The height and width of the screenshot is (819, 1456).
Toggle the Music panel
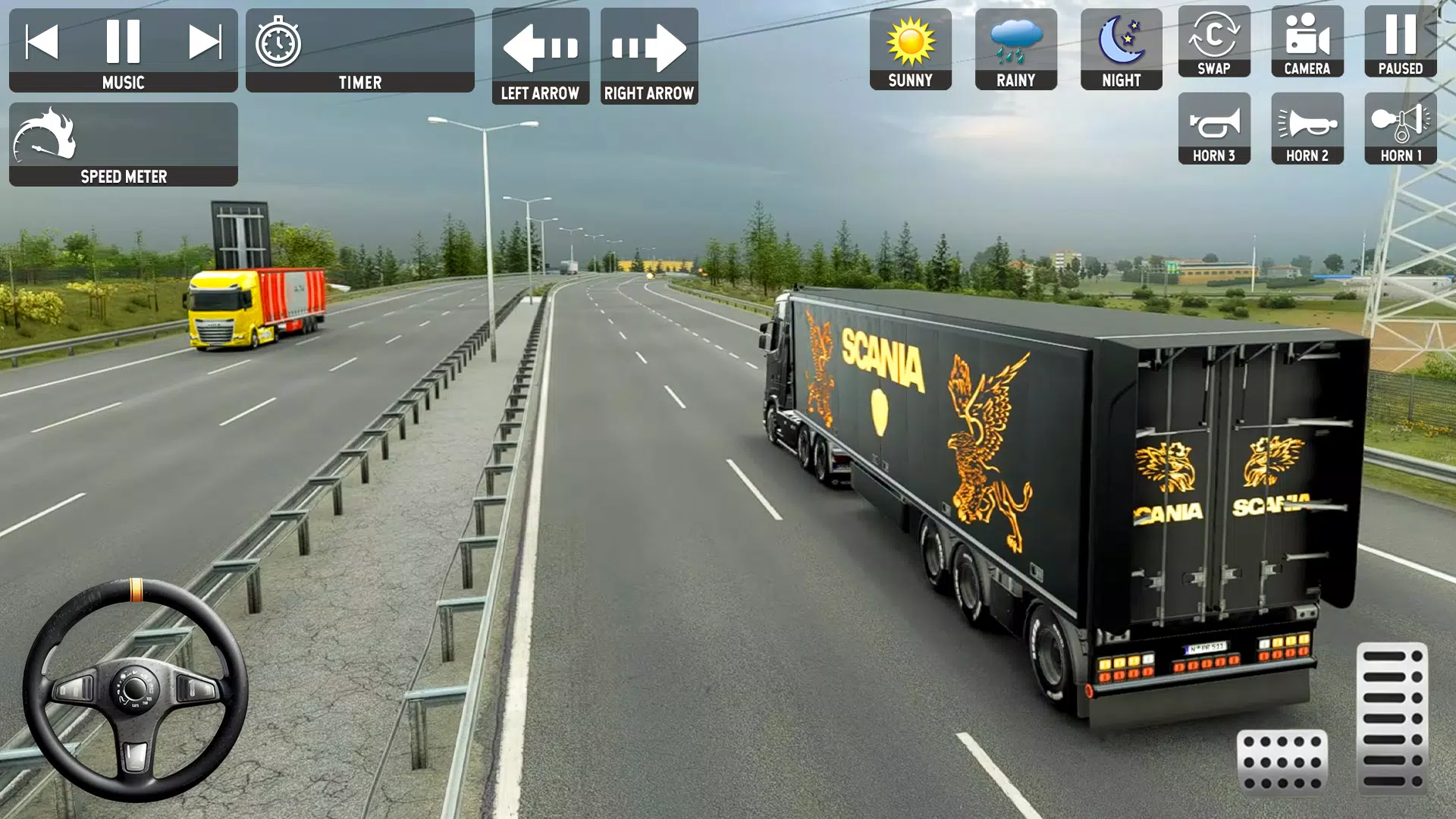[x=124, y=82]
